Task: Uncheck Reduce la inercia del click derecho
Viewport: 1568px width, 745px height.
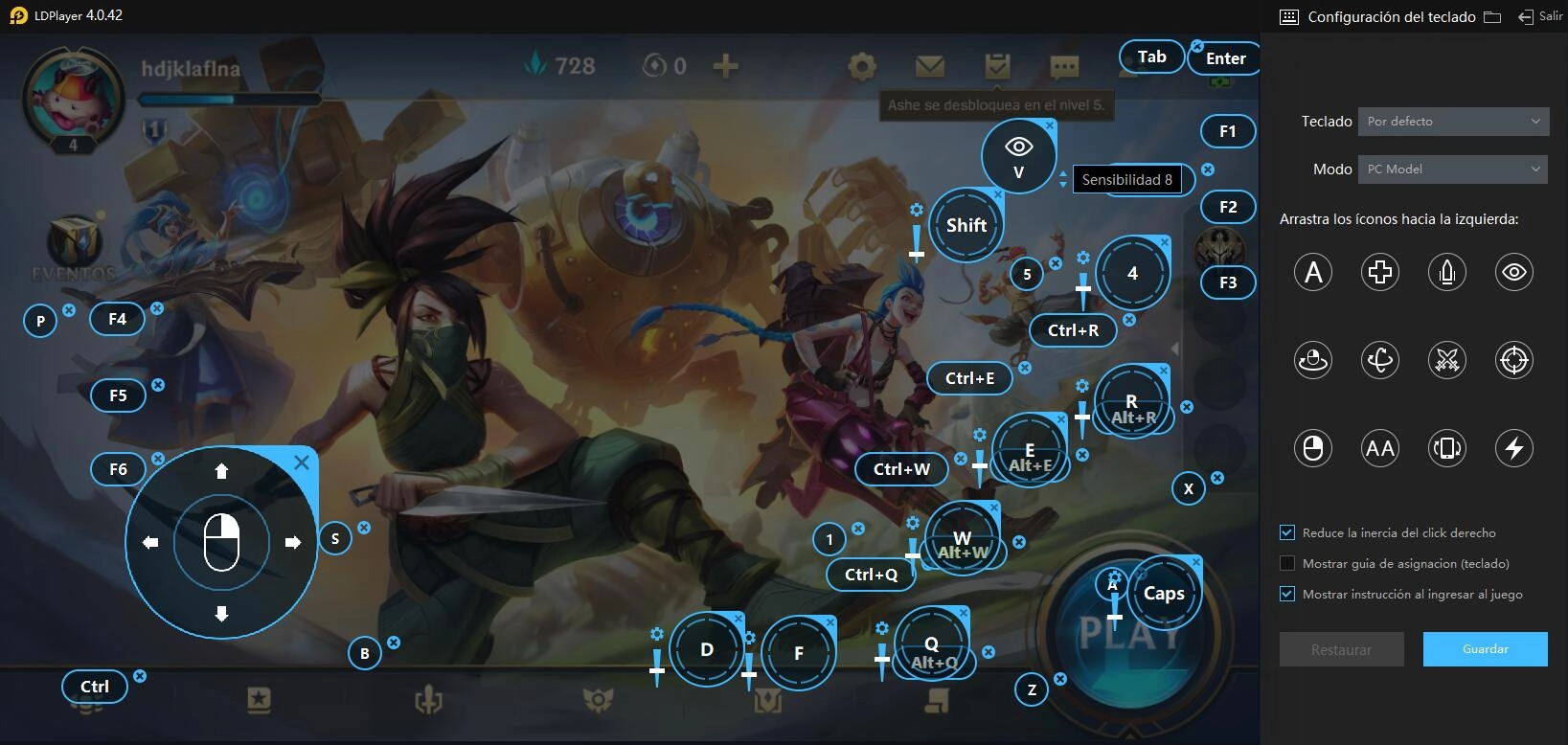Action: (x=1286, y=532)
